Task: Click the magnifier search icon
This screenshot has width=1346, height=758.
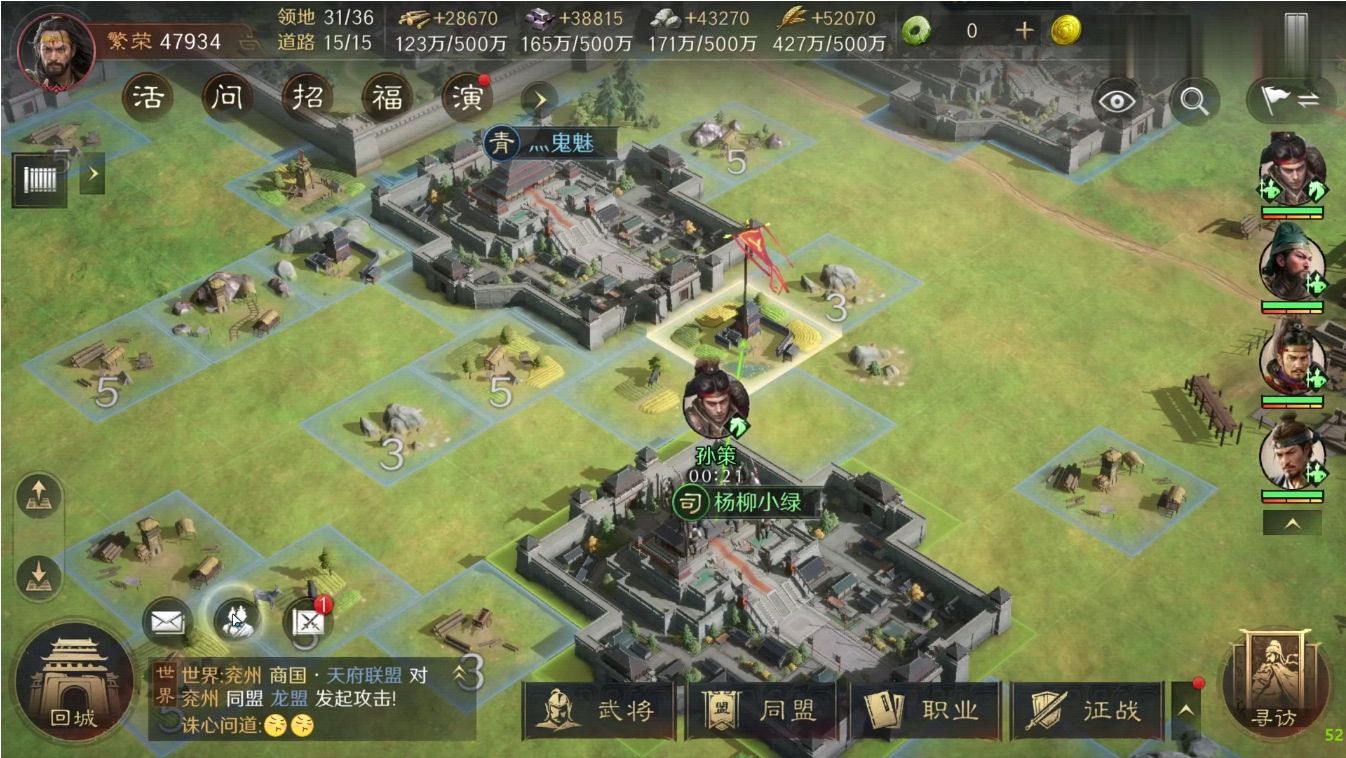Action: [1195, 100]
